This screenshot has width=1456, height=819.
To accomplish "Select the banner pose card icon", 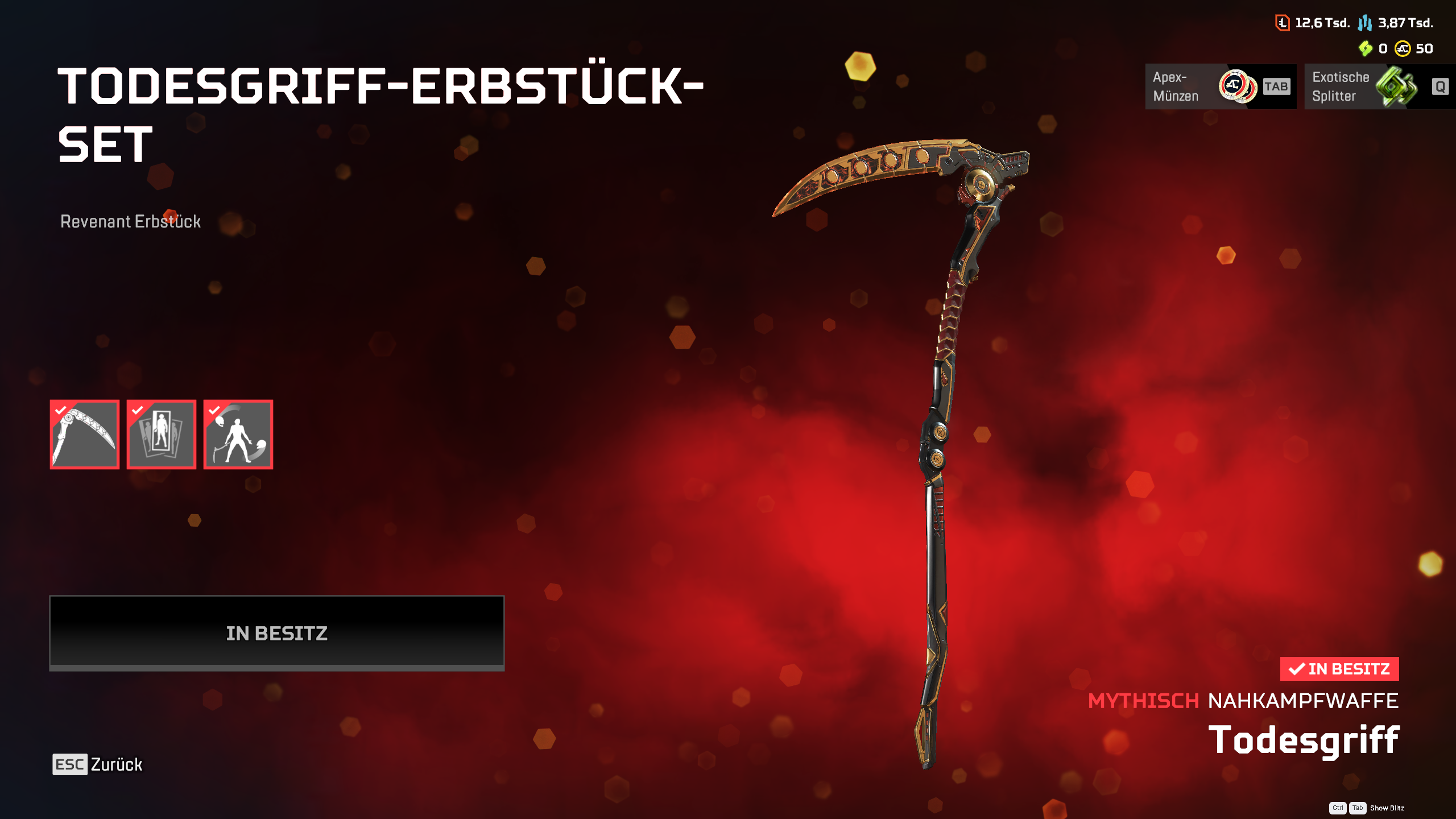I will [161, 435].
